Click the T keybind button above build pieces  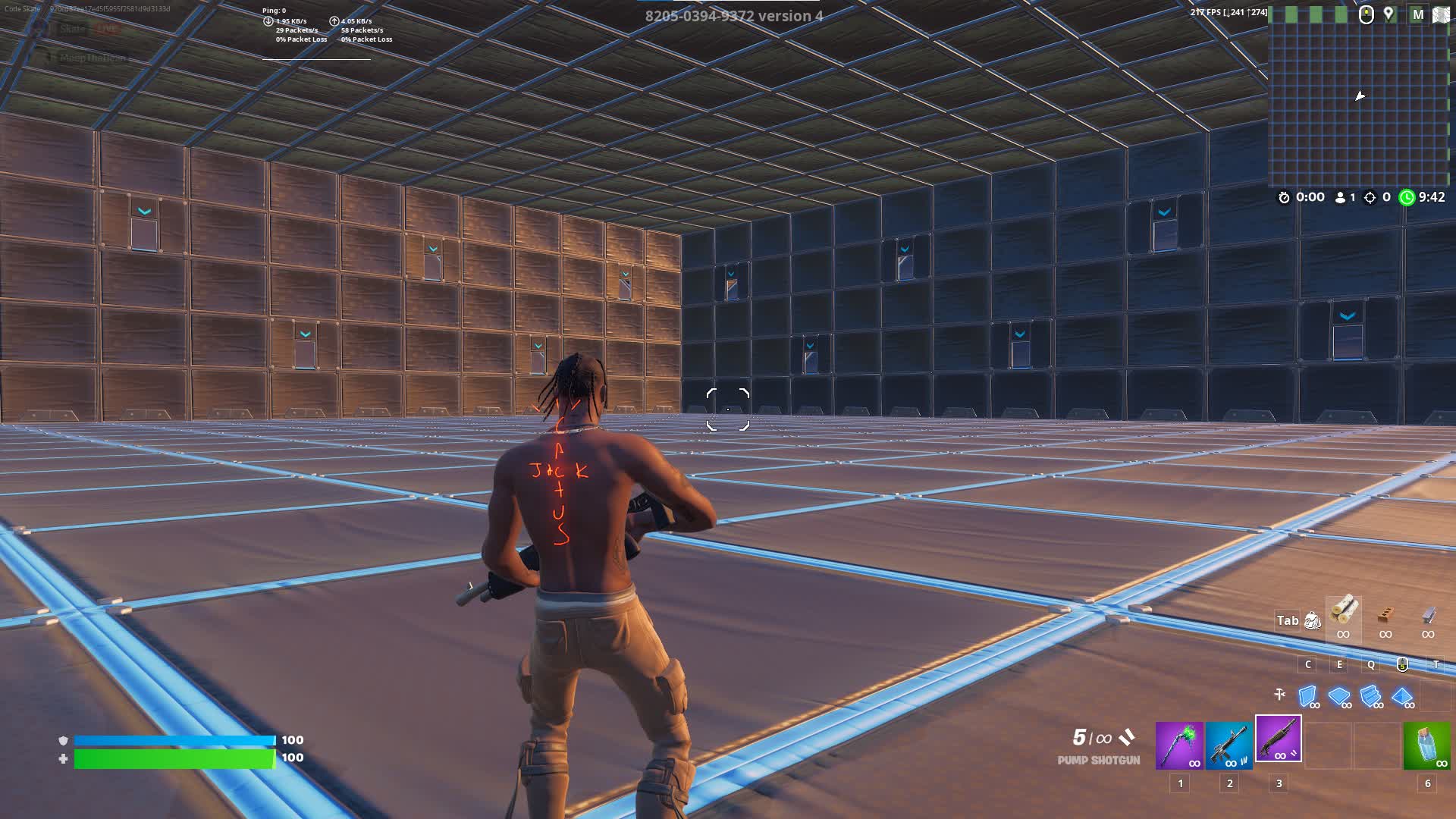tap(1436, 664)
